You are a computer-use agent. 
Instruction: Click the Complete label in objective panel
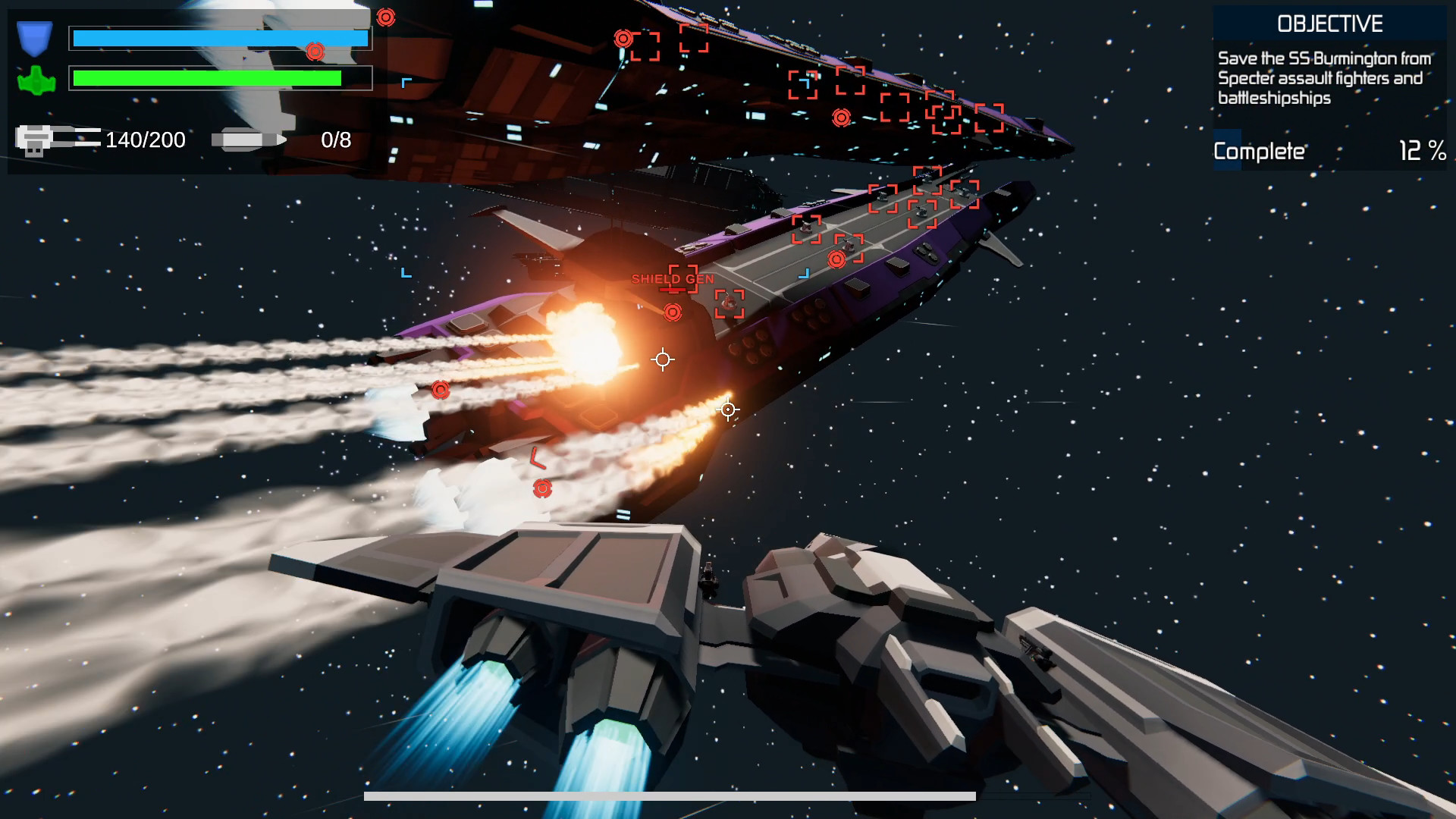coord(1259,151)
